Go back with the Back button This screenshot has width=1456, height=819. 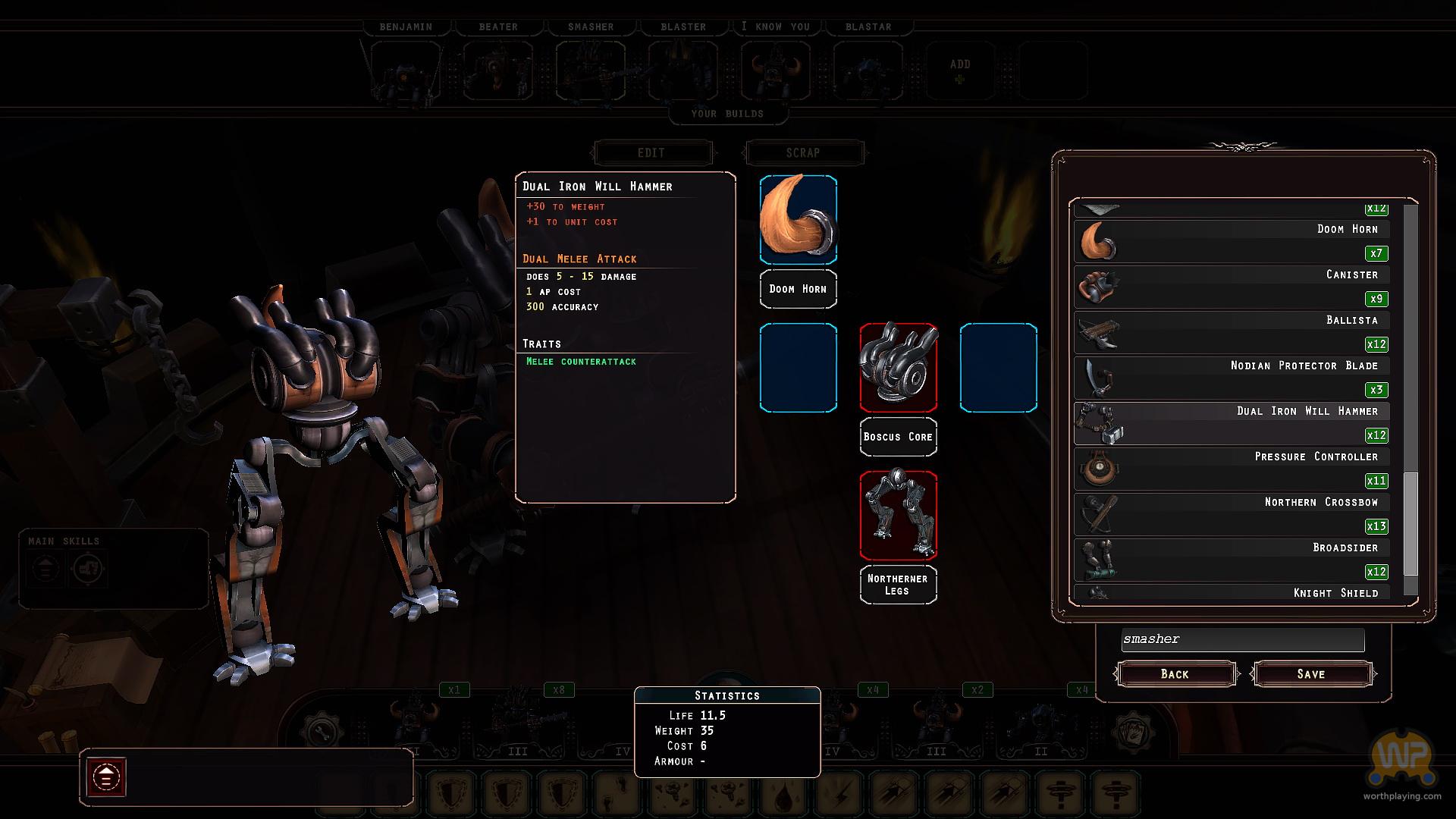(x=1175, y=674)
